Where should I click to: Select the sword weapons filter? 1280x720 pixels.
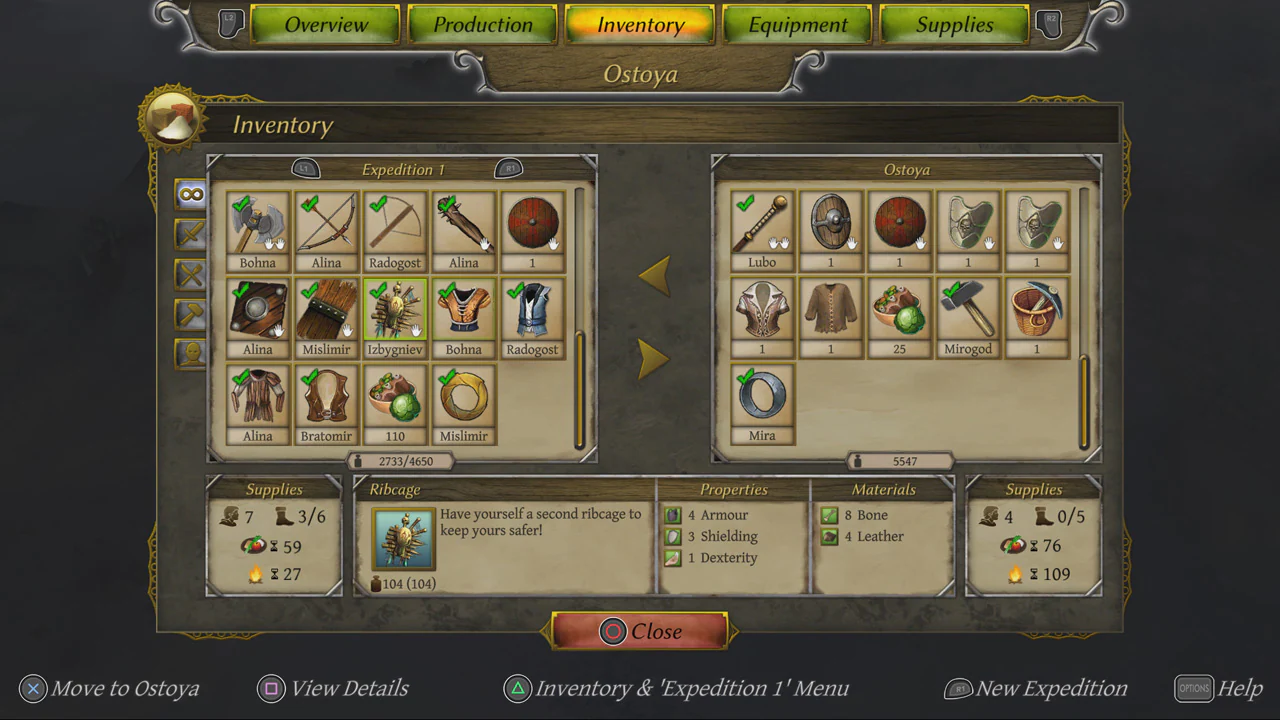tap(191, 235)
